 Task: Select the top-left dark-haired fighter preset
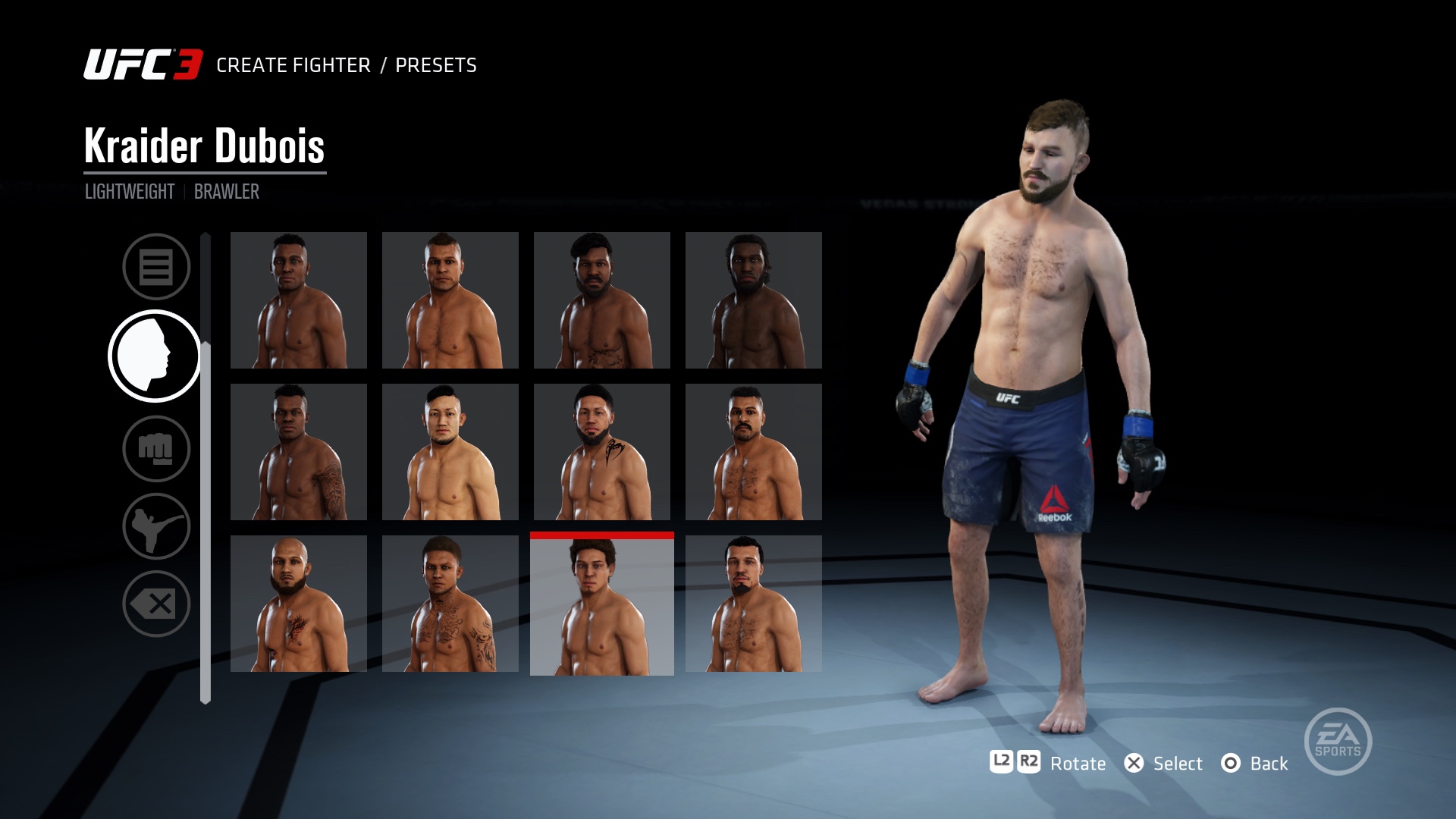point(298,300)
